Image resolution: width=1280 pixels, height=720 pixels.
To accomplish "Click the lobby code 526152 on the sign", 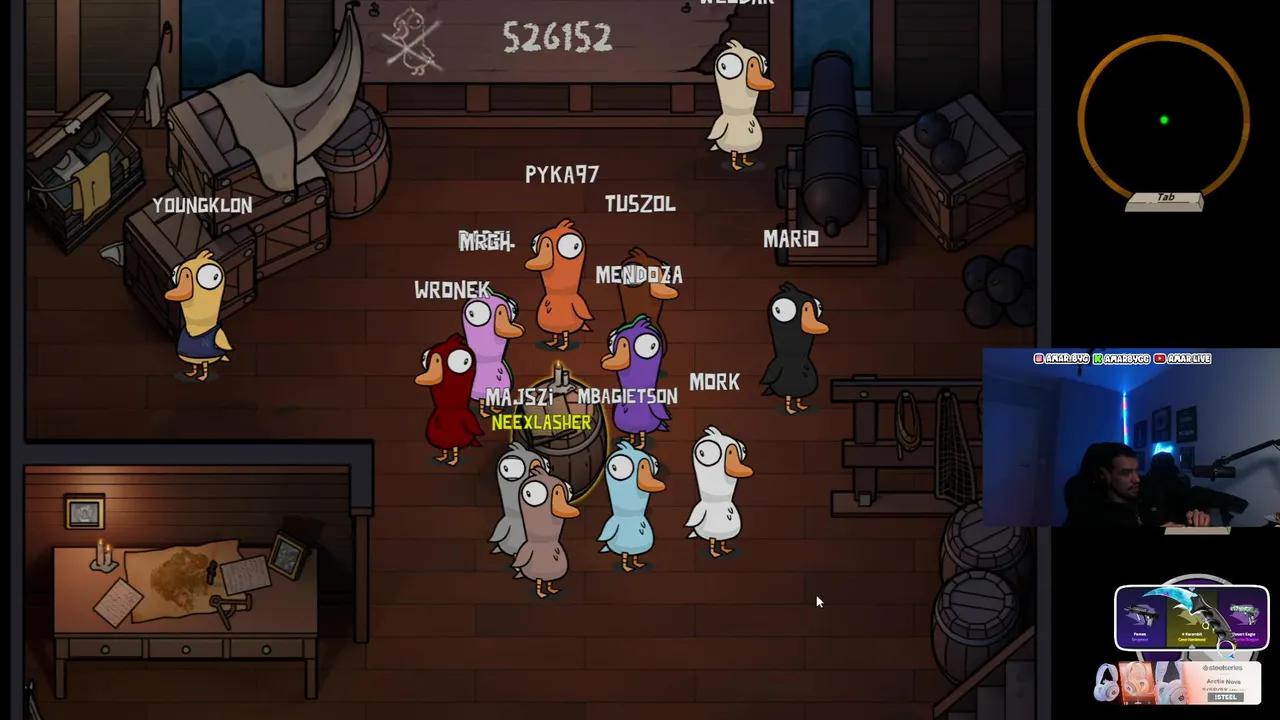I will click(558, 39).
